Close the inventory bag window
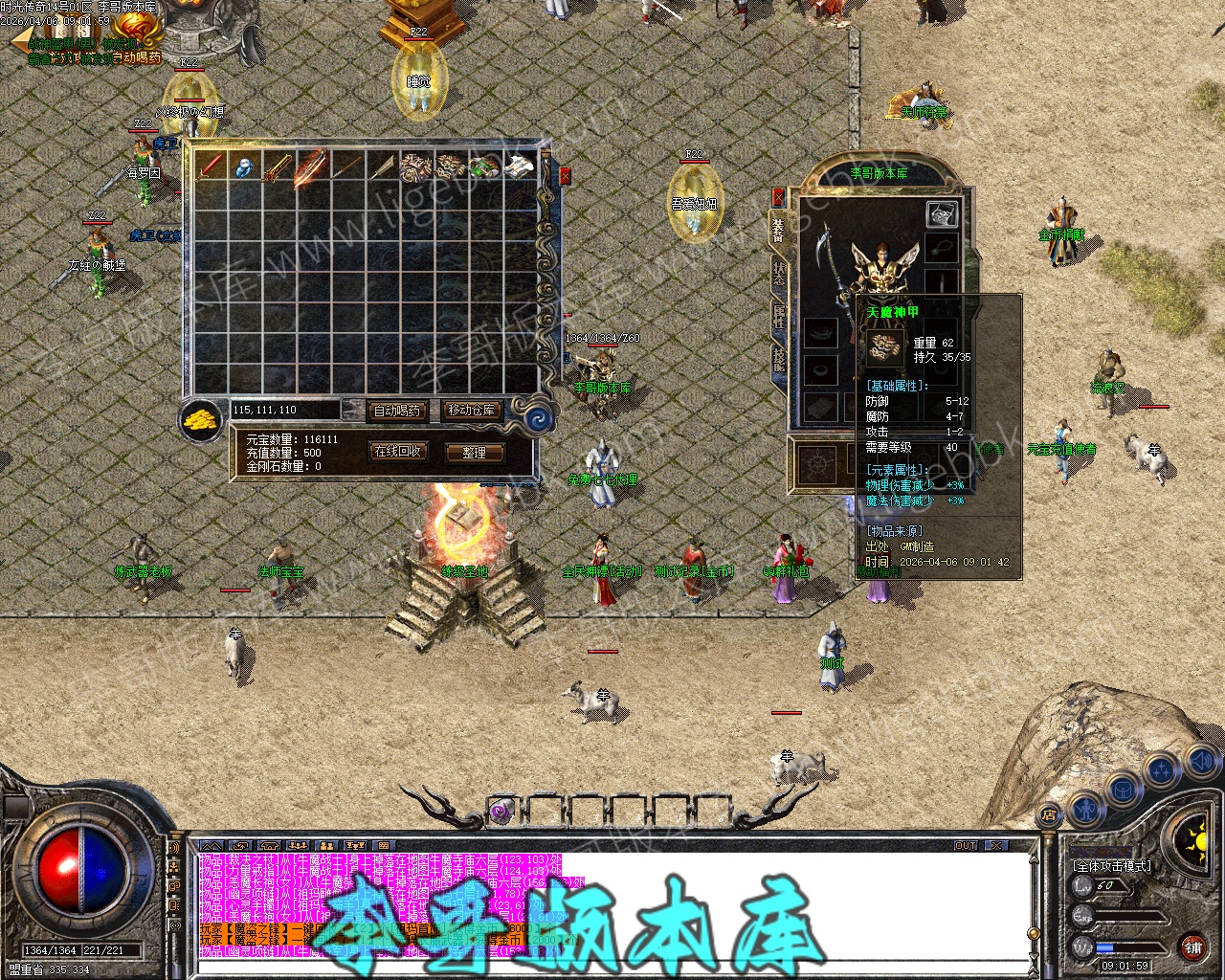 pyautogui.click(x=565, y=176)
